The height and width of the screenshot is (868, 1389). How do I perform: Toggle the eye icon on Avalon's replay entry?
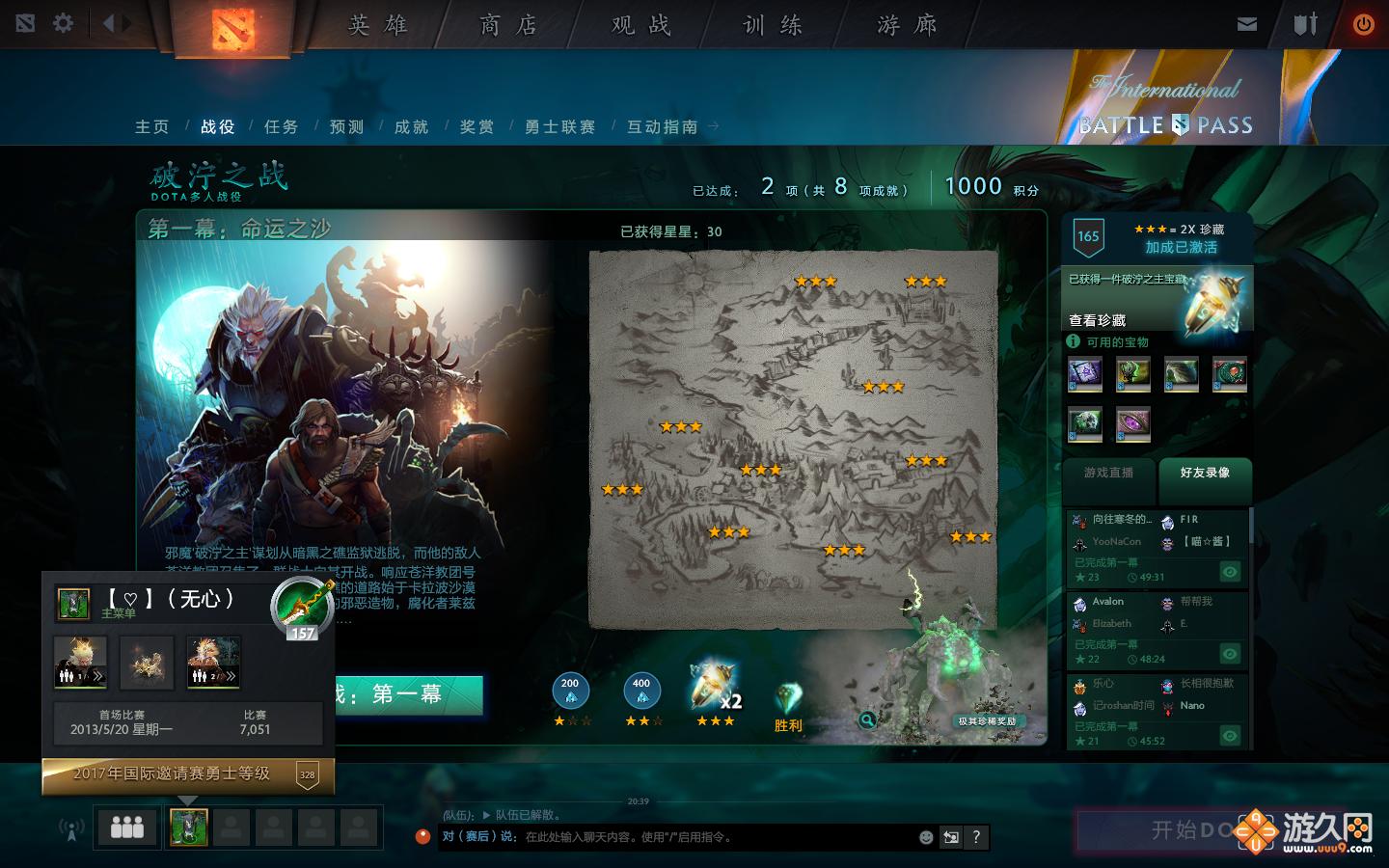1230,654
